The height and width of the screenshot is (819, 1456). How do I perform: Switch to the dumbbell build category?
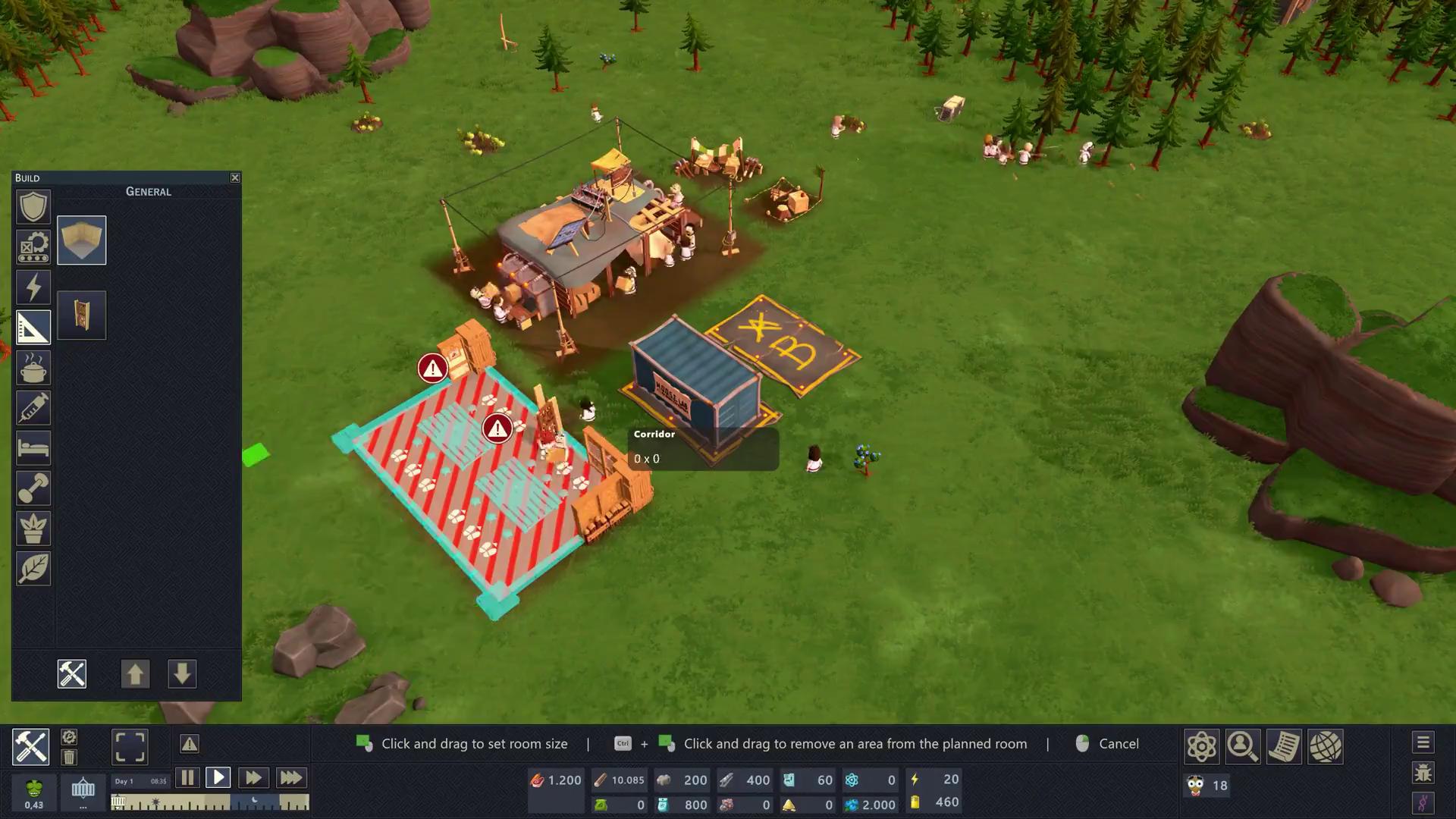(x=33, y=488)
